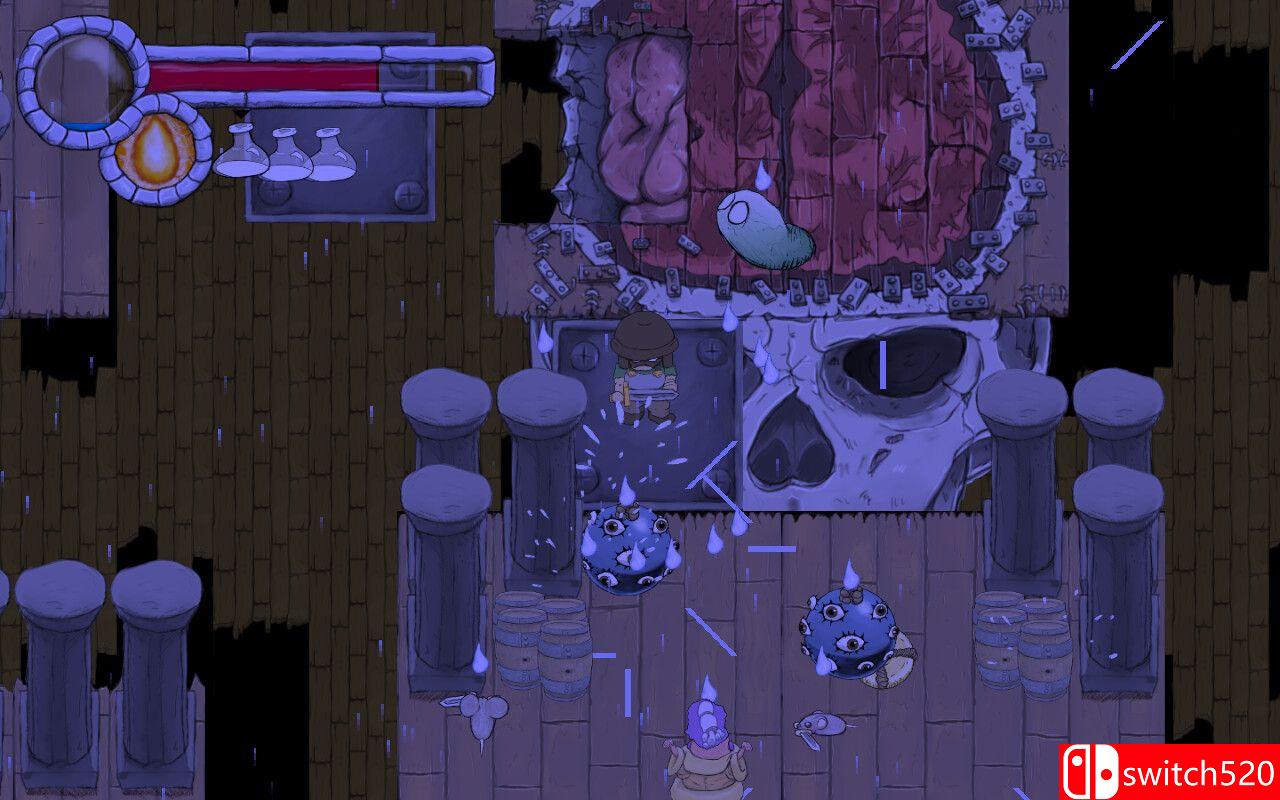1280x800 pixels.
Task: Click the switch520 watermark logo
Action: (x=1169, y=771)
